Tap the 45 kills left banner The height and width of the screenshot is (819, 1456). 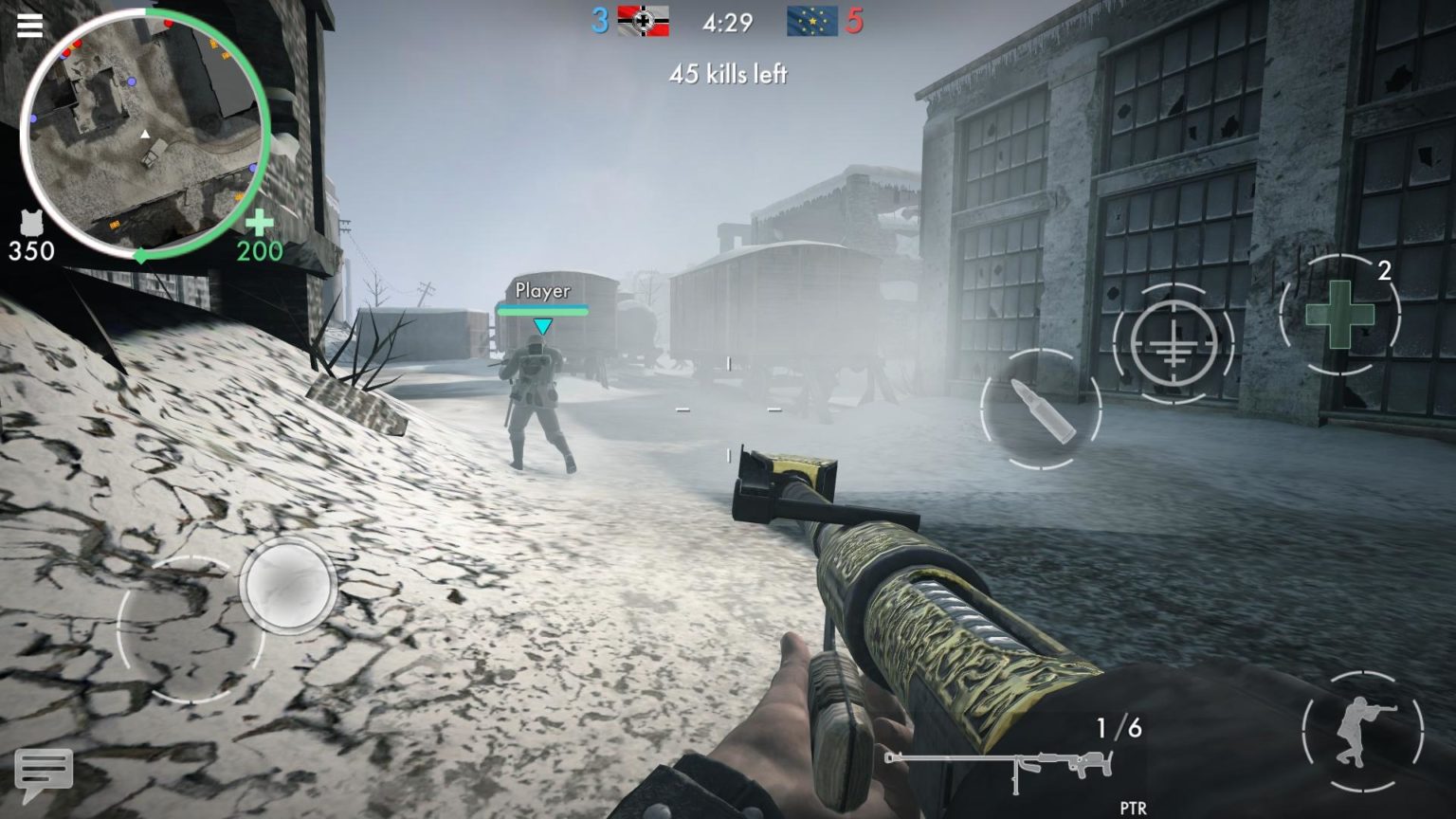click(727, 74)
